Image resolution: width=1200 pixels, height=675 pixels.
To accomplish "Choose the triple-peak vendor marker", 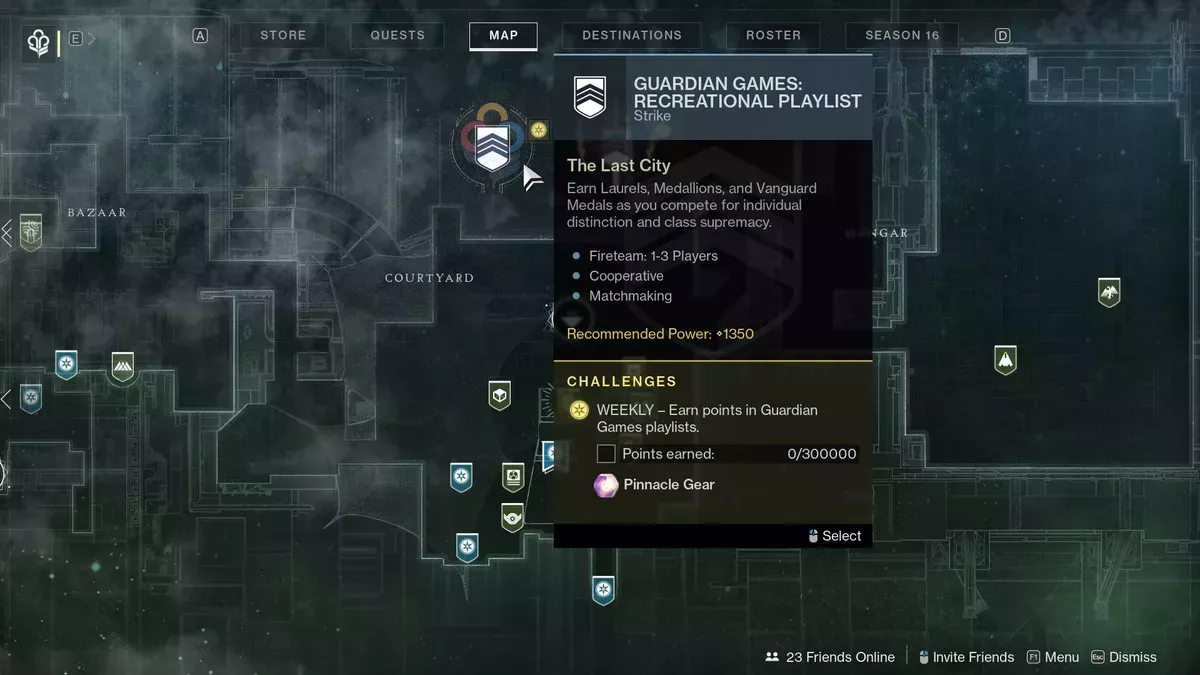I will coord(122,366).
